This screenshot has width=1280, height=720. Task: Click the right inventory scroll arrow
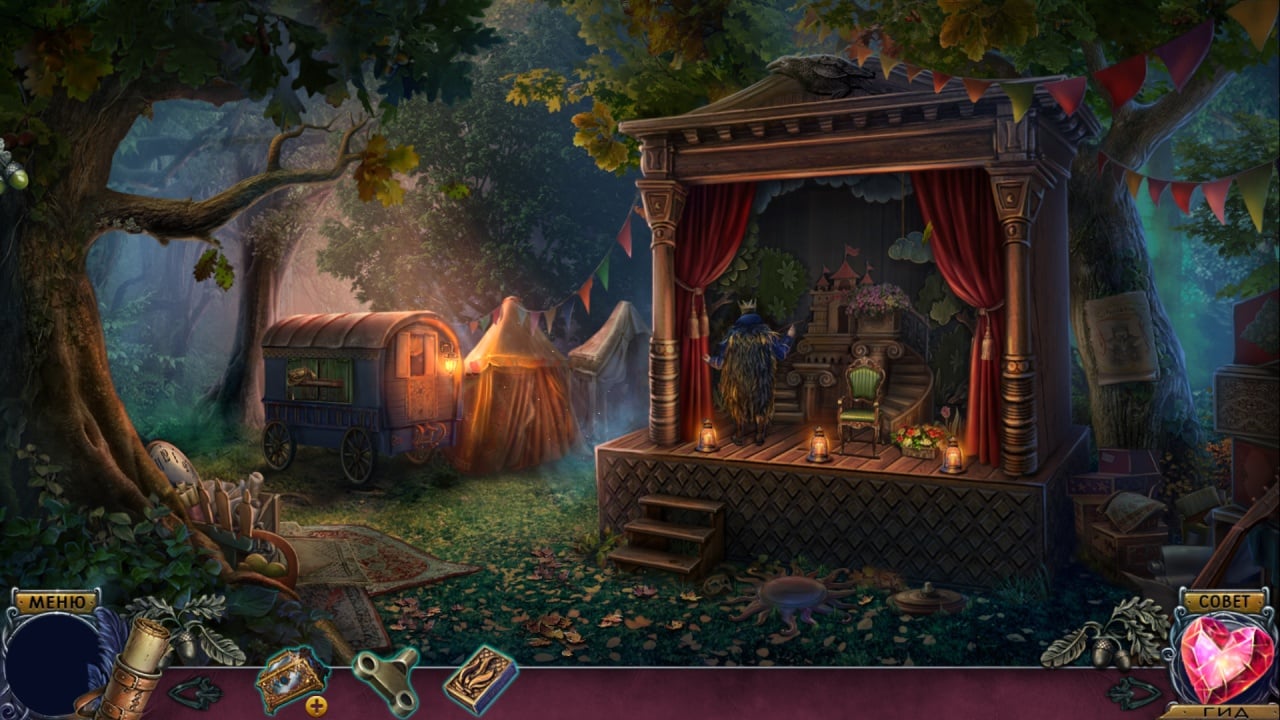[x=1132, y=691]
